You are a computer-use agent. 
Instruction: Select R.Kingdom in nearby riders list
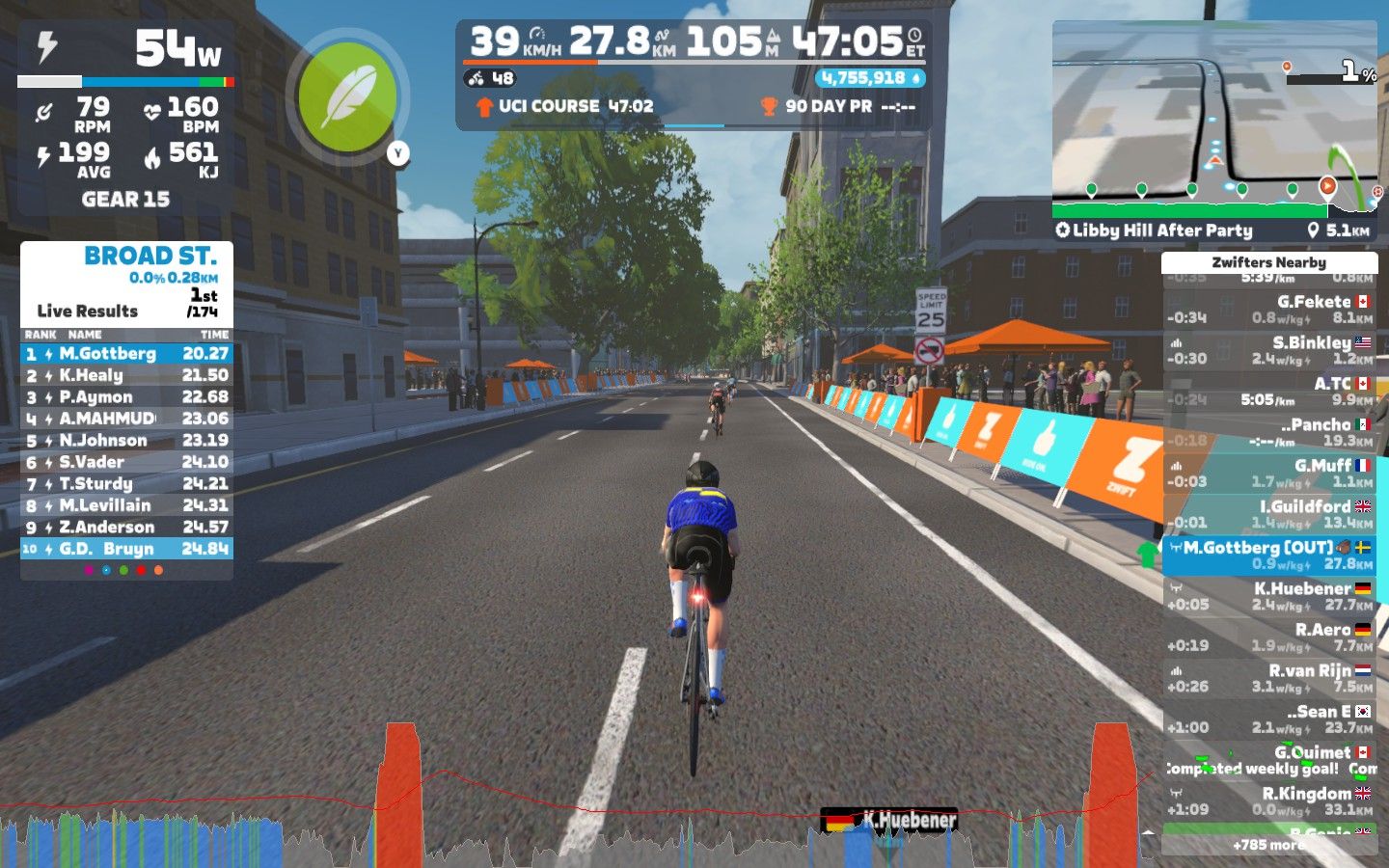pos(1268,801)
